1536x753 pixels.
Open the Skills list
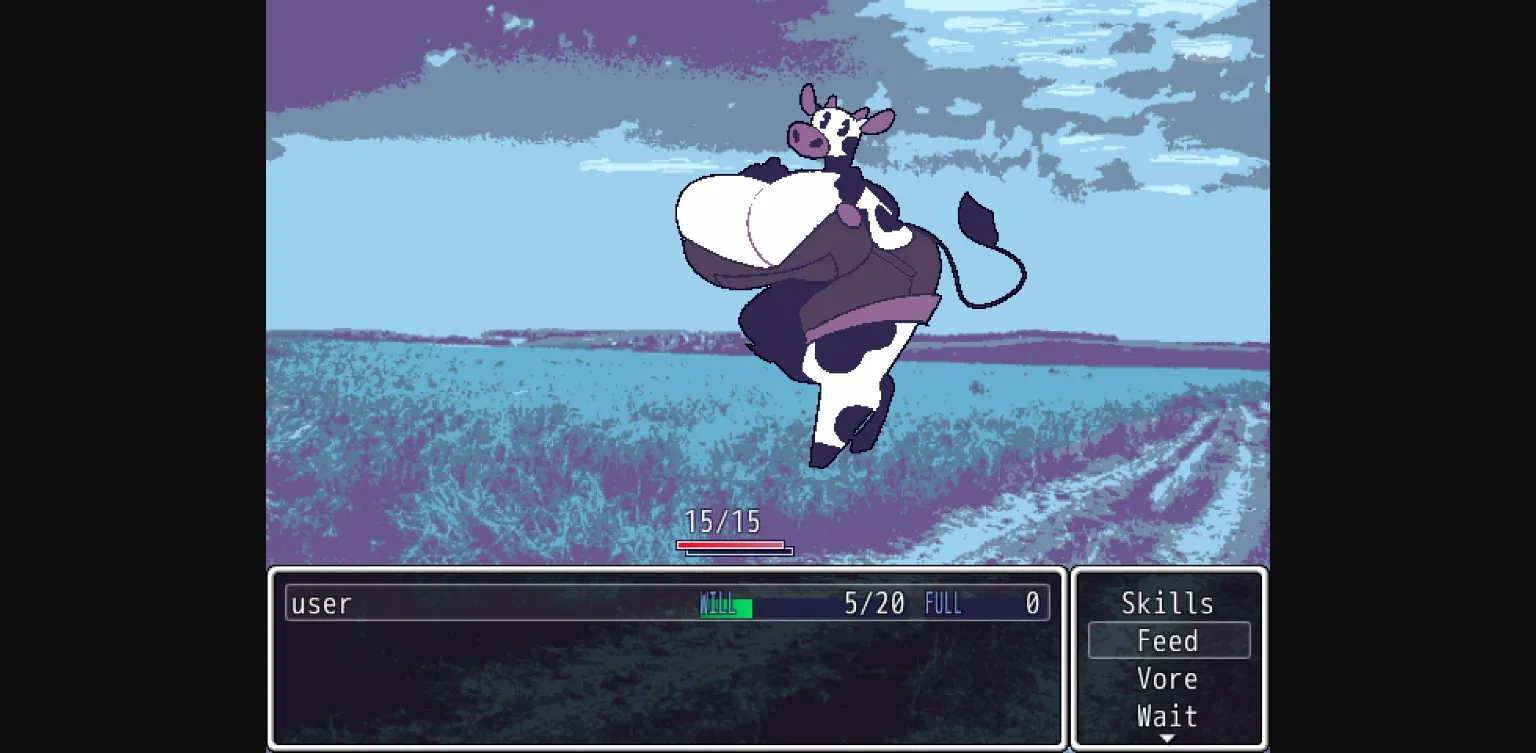click(x=1167, y=602)
